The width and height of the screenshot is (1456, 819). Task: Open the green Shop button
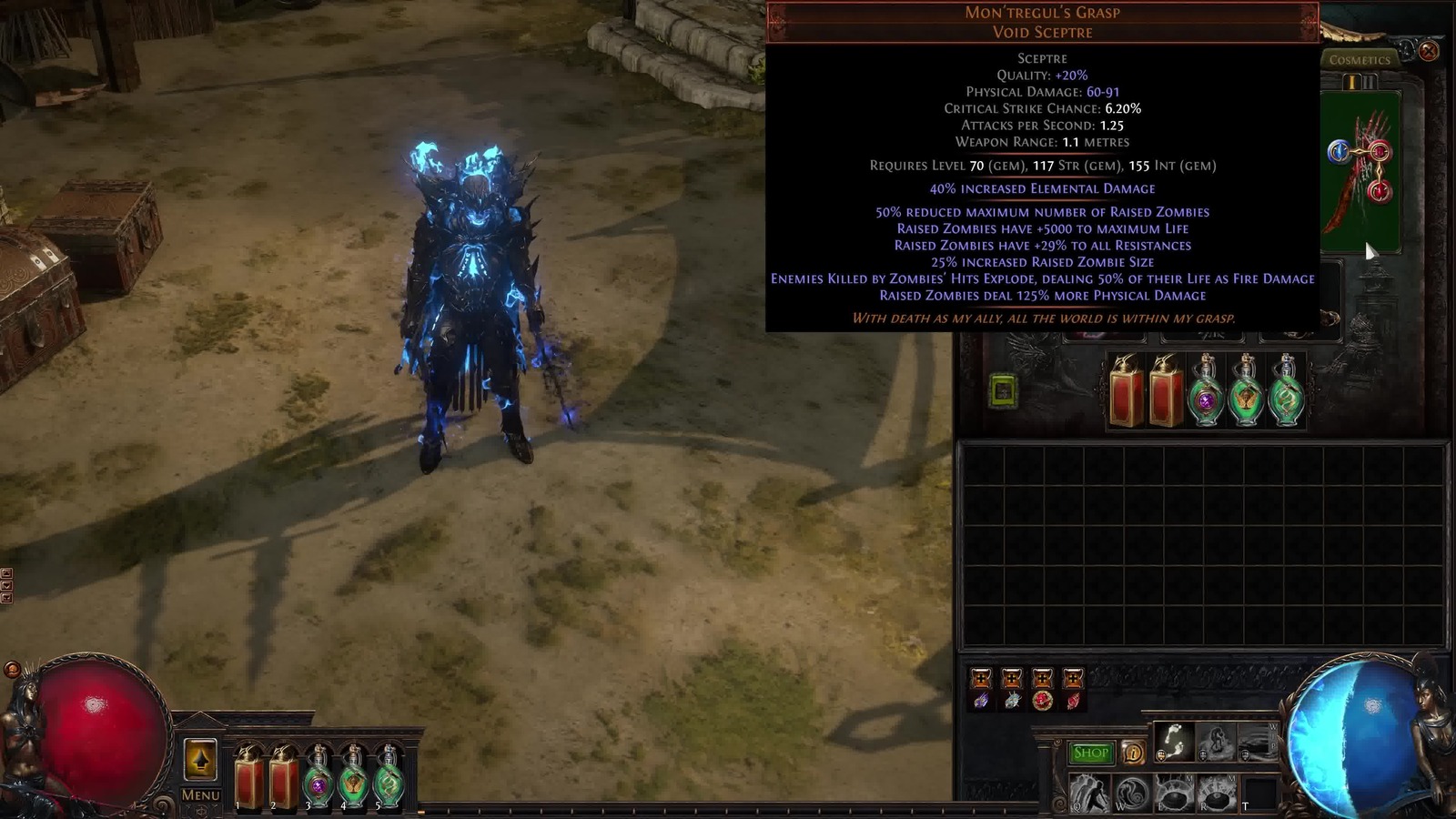click(1090, 753)
